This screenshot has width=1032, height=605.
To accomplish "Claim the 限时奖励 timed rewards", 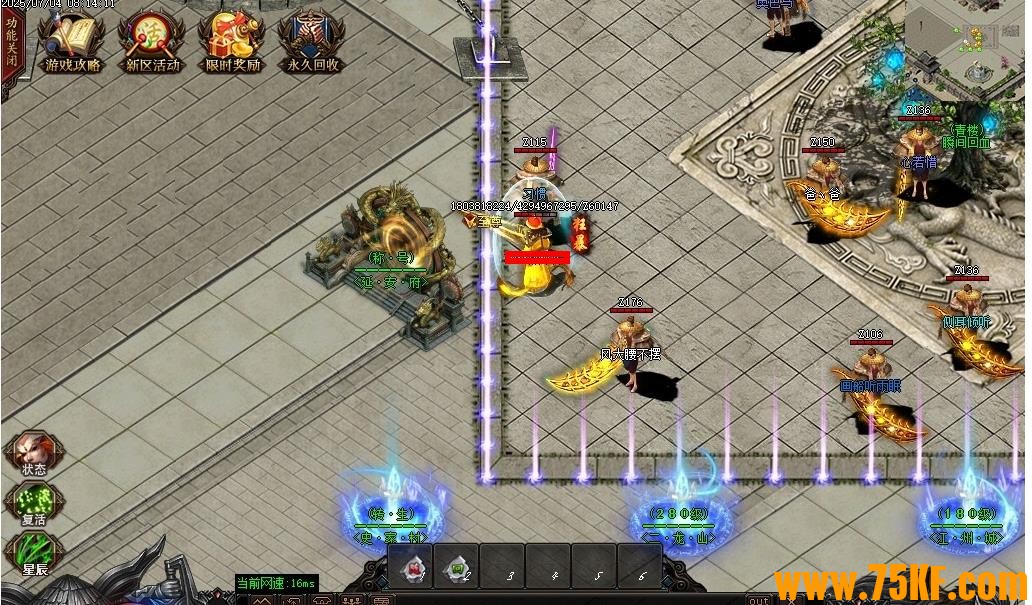I will [x=232, y=42].
